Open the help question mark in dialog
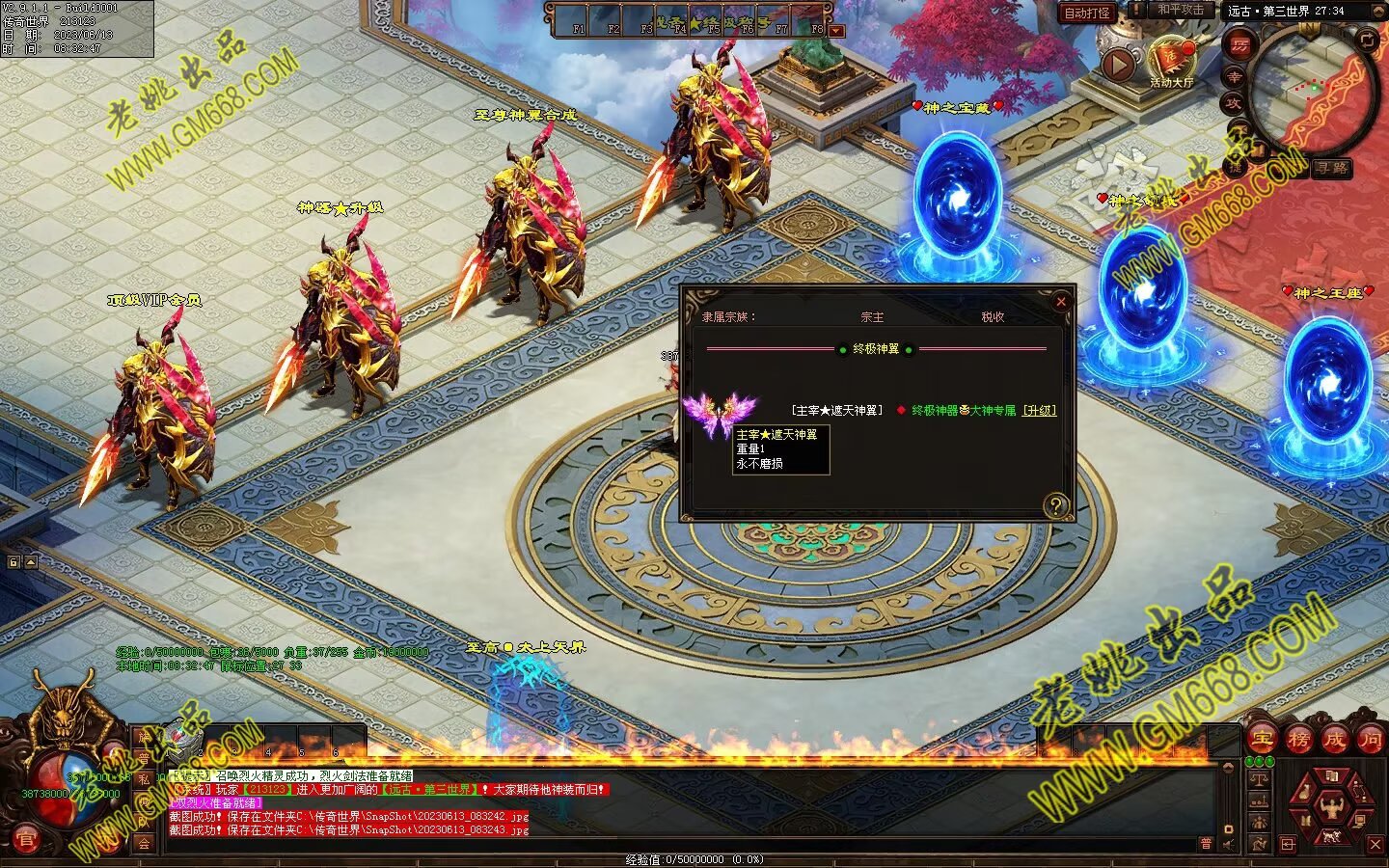1389x868 pixels. tap(1056, 505)
